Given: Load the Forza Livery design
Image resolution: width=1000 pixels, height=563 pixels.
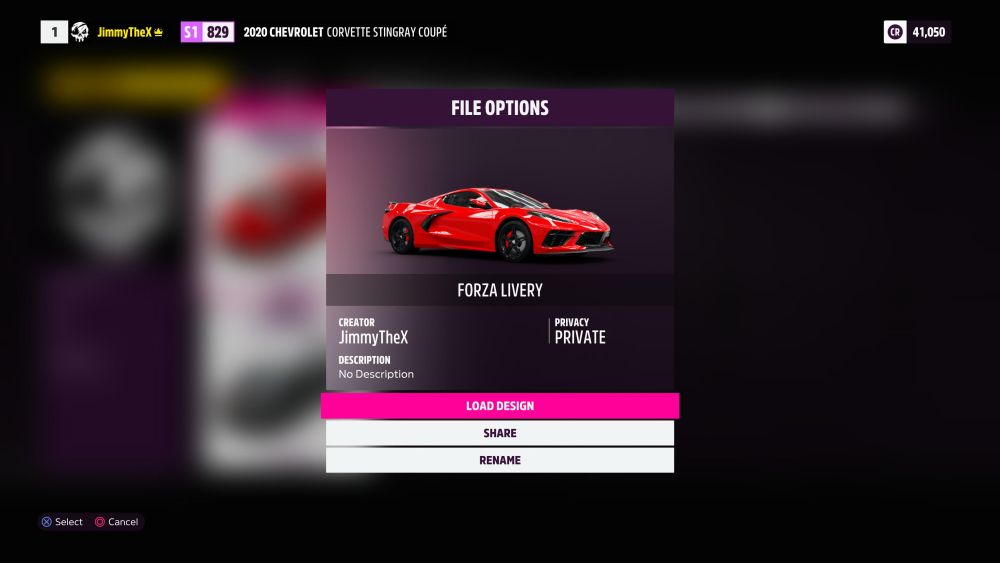Looking at the screenshot, I should click(499, 406).
